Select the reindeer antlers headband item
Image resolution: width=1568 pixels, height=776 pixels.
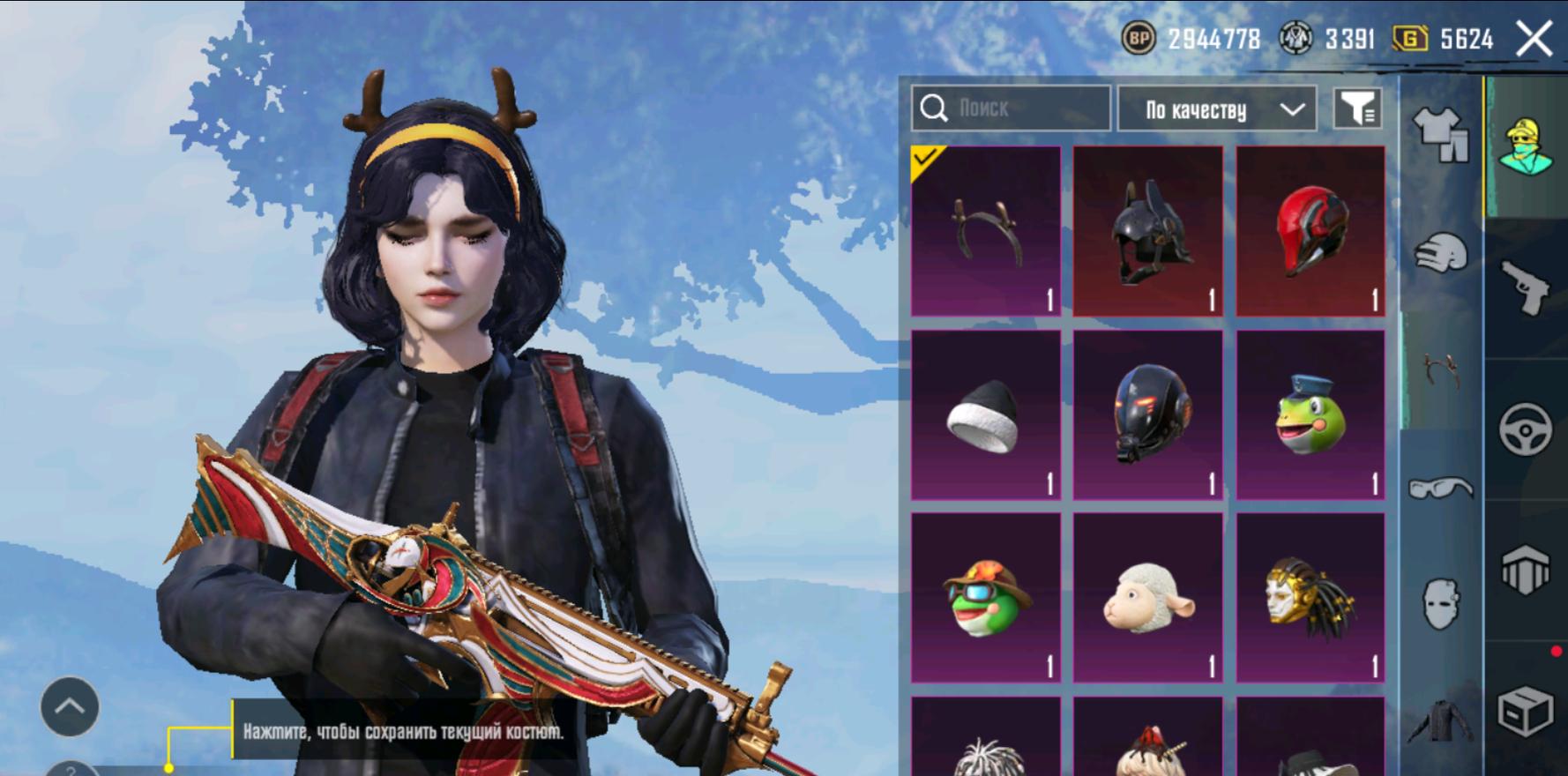[986, 231]
